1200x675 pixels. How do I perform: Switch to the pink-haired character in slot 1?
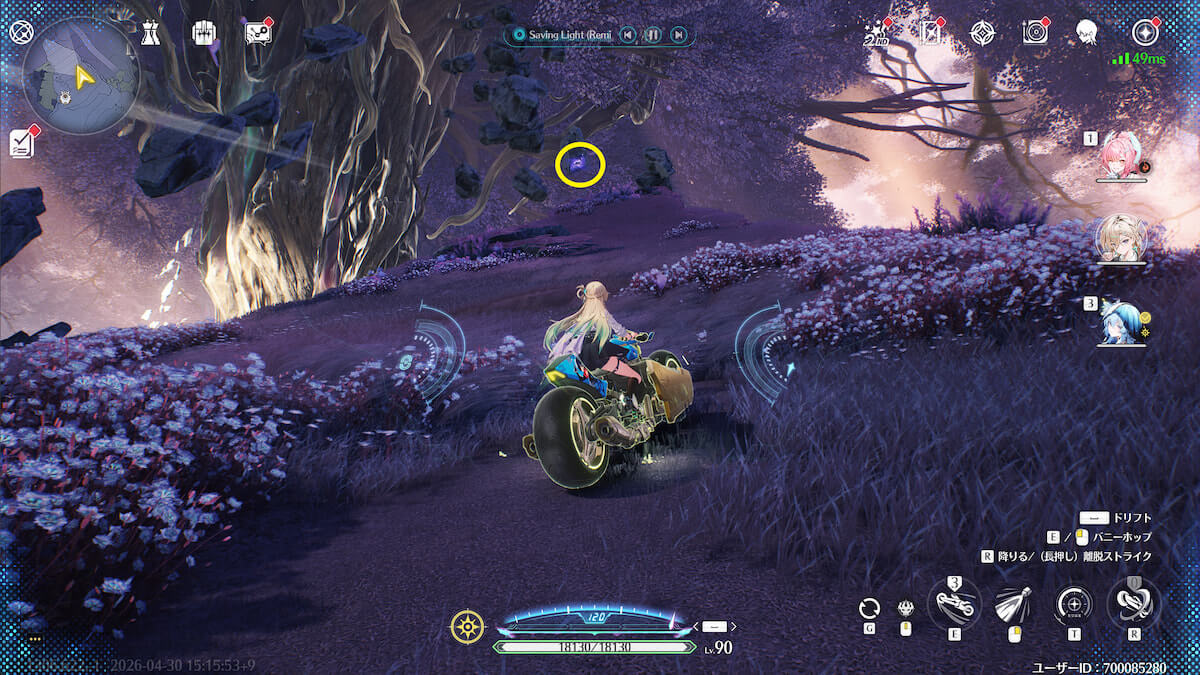coord(1121,156)
